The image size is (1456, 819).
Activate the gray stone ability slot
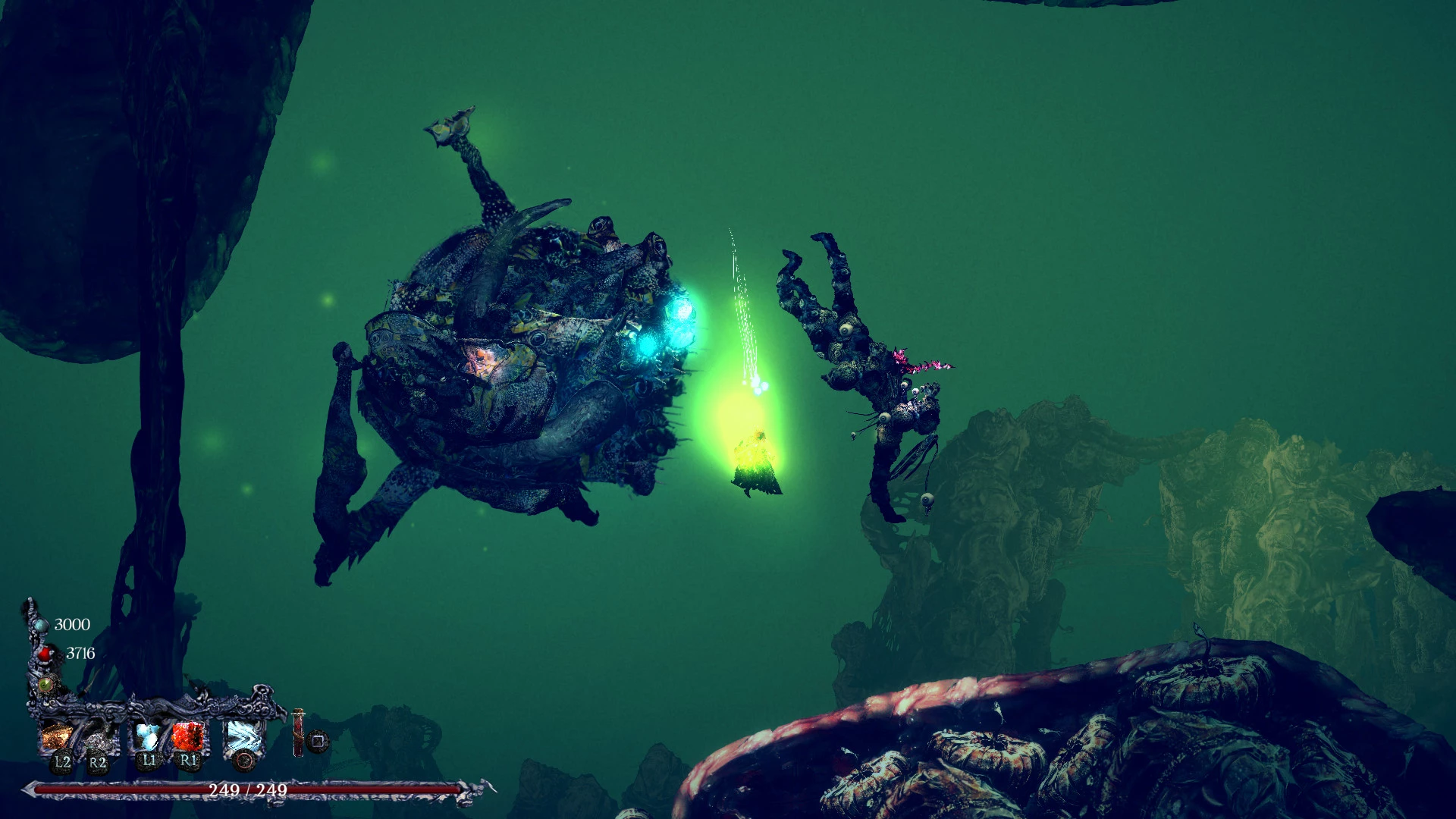tap(97, 737)
